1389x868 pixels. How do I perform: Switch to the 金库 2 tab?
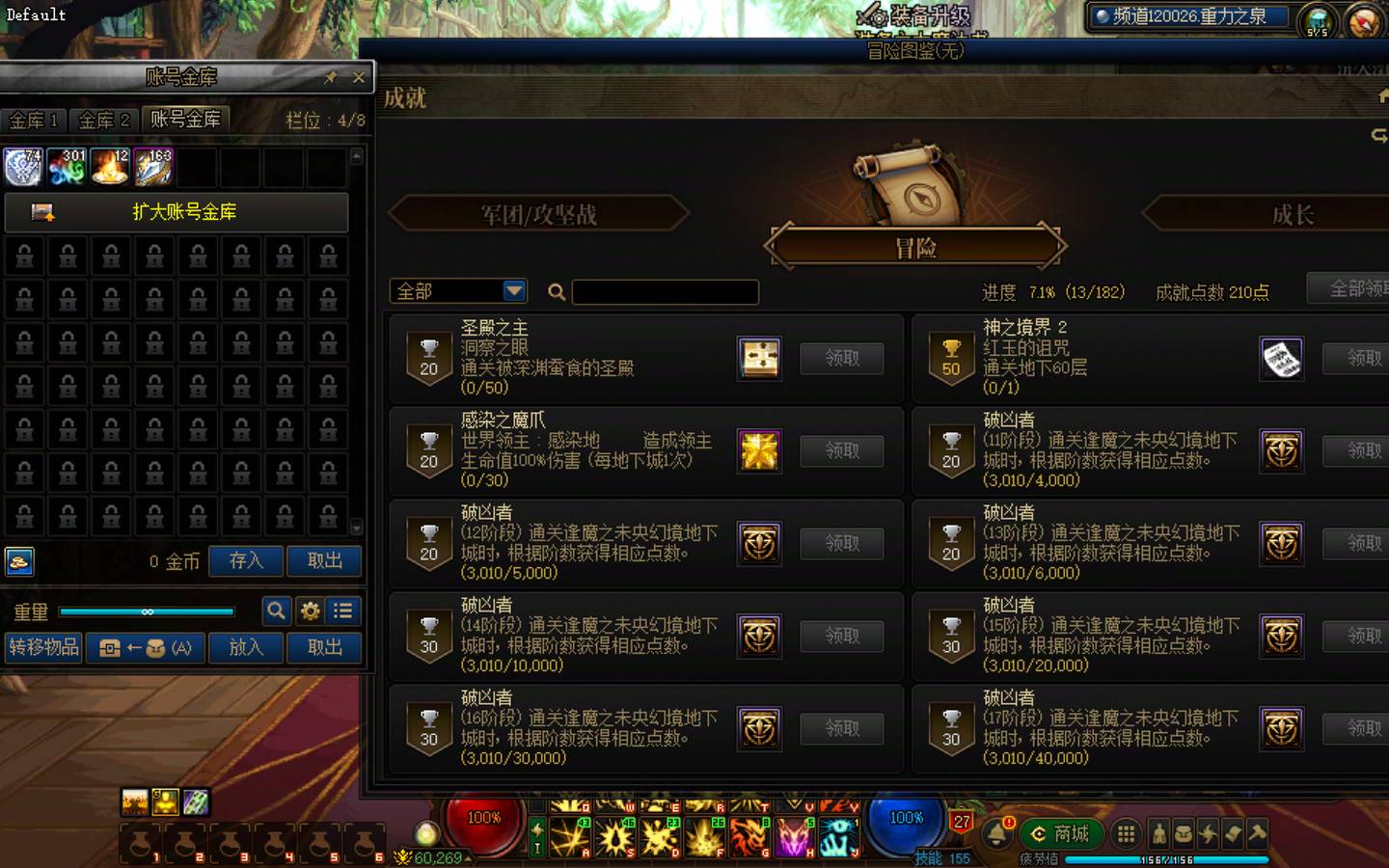point(103,119)
